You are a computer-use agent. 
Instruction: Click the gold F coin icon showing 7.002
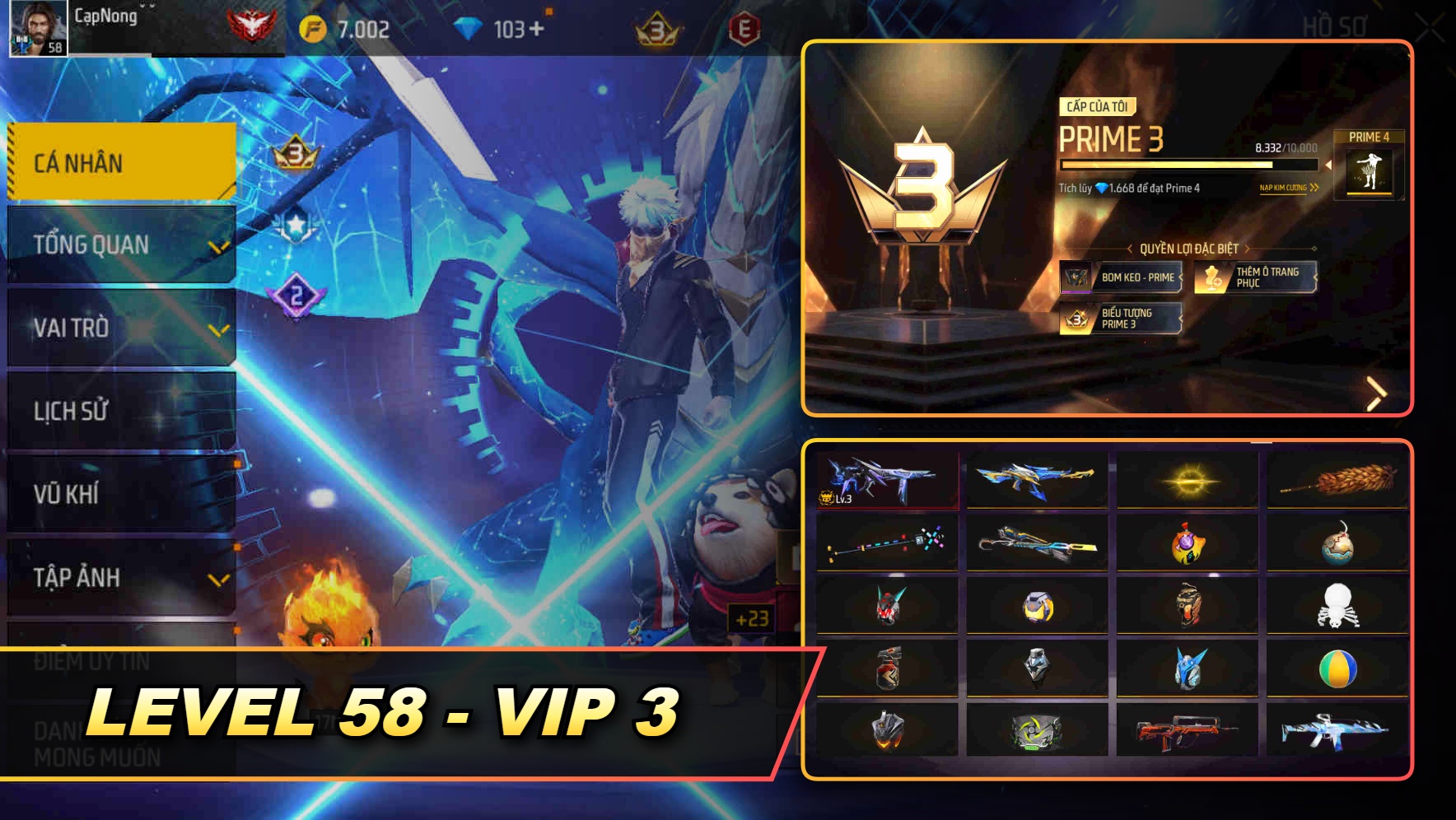[x=313, y=26]
